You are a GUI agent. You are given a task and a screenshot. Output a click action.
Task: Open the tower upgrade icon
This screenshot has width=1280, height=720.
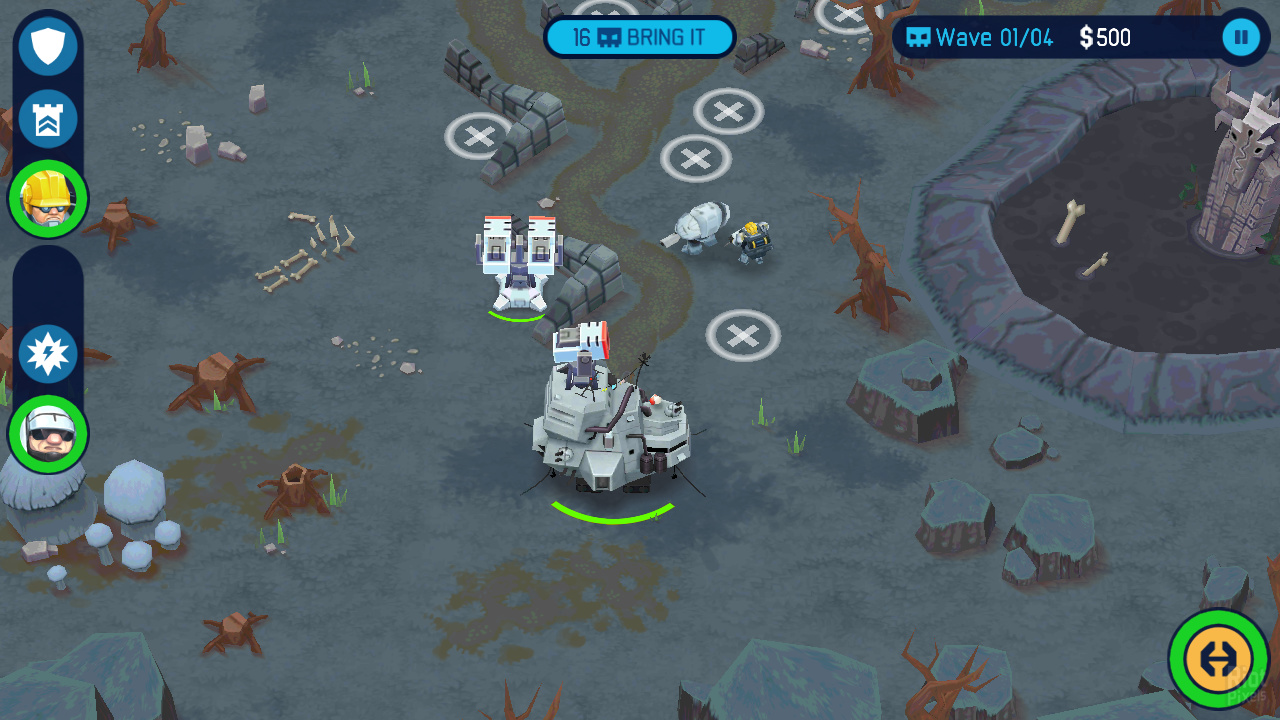(x=48, y=120)
